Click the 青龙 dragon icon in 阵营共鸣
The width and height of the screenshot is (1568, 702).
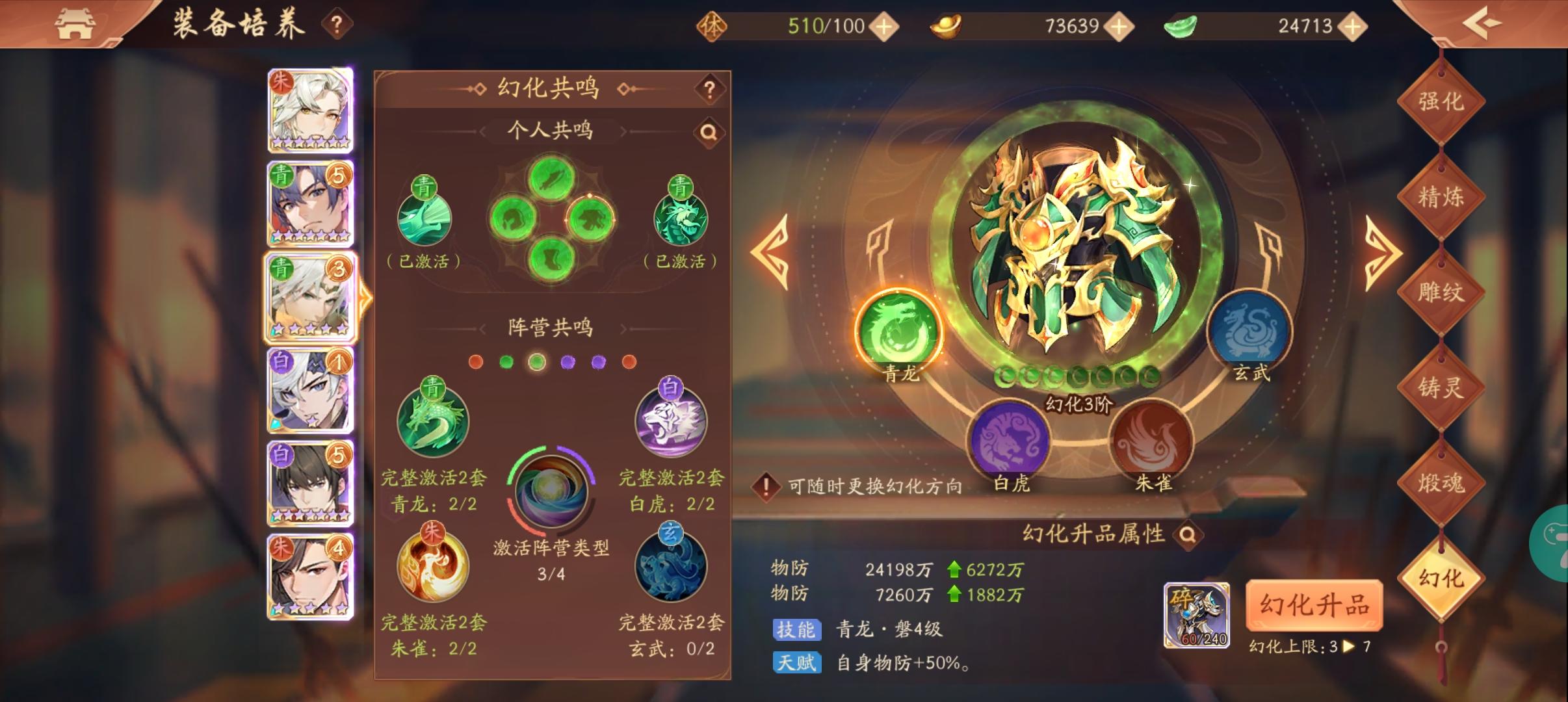[x=433, y=421]
